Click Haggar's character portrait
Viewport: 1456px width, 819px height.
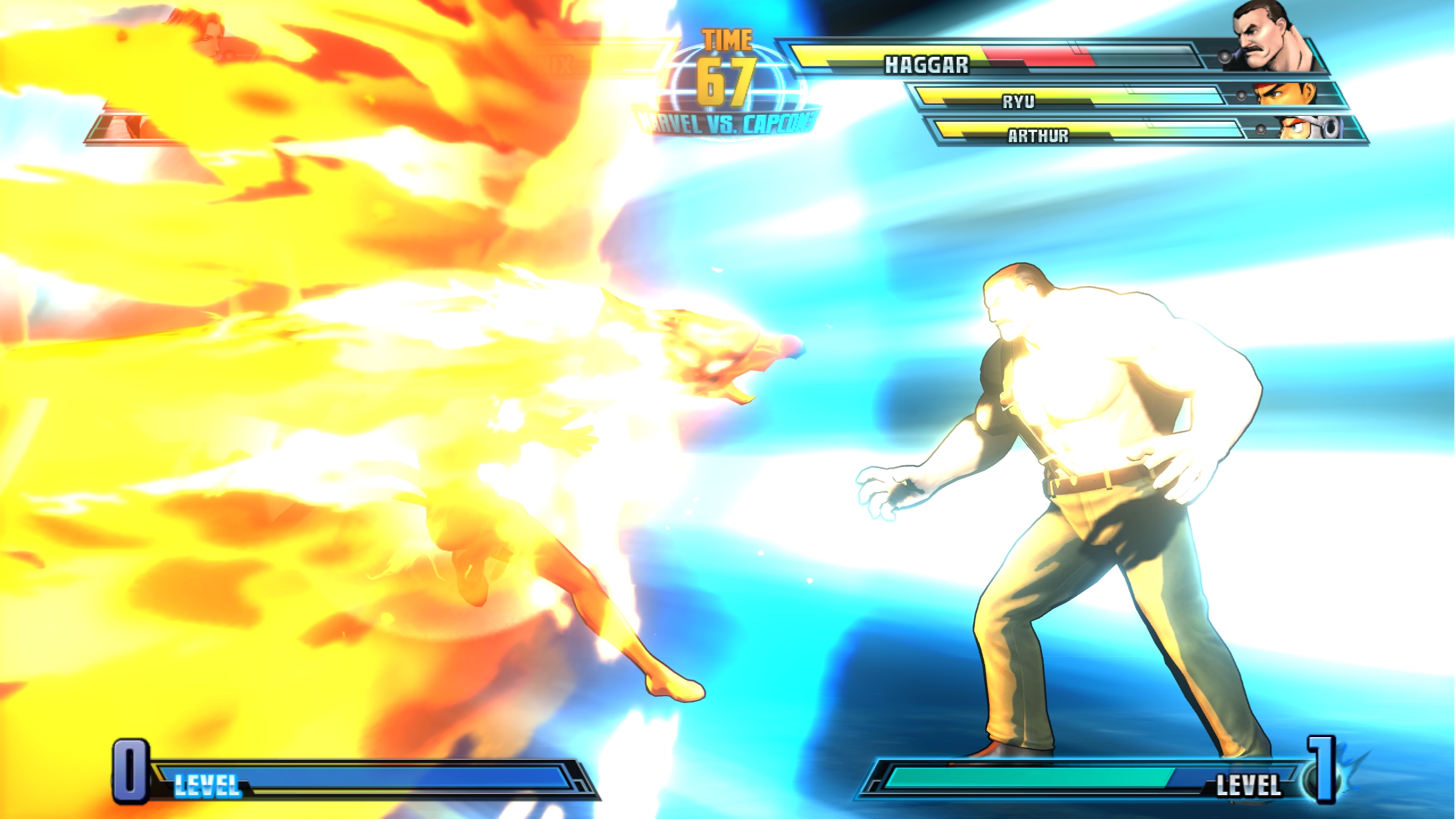pos(1272,39)
